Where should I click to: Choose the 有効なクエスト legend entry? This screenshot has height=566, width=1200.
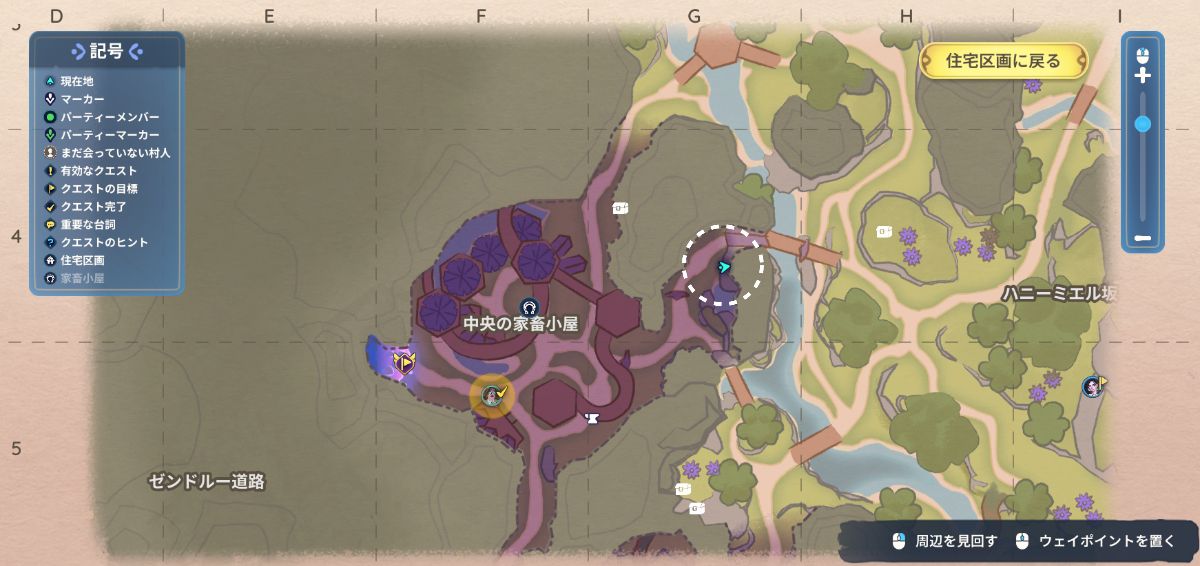pyautogui.click(x=98, y=171)
